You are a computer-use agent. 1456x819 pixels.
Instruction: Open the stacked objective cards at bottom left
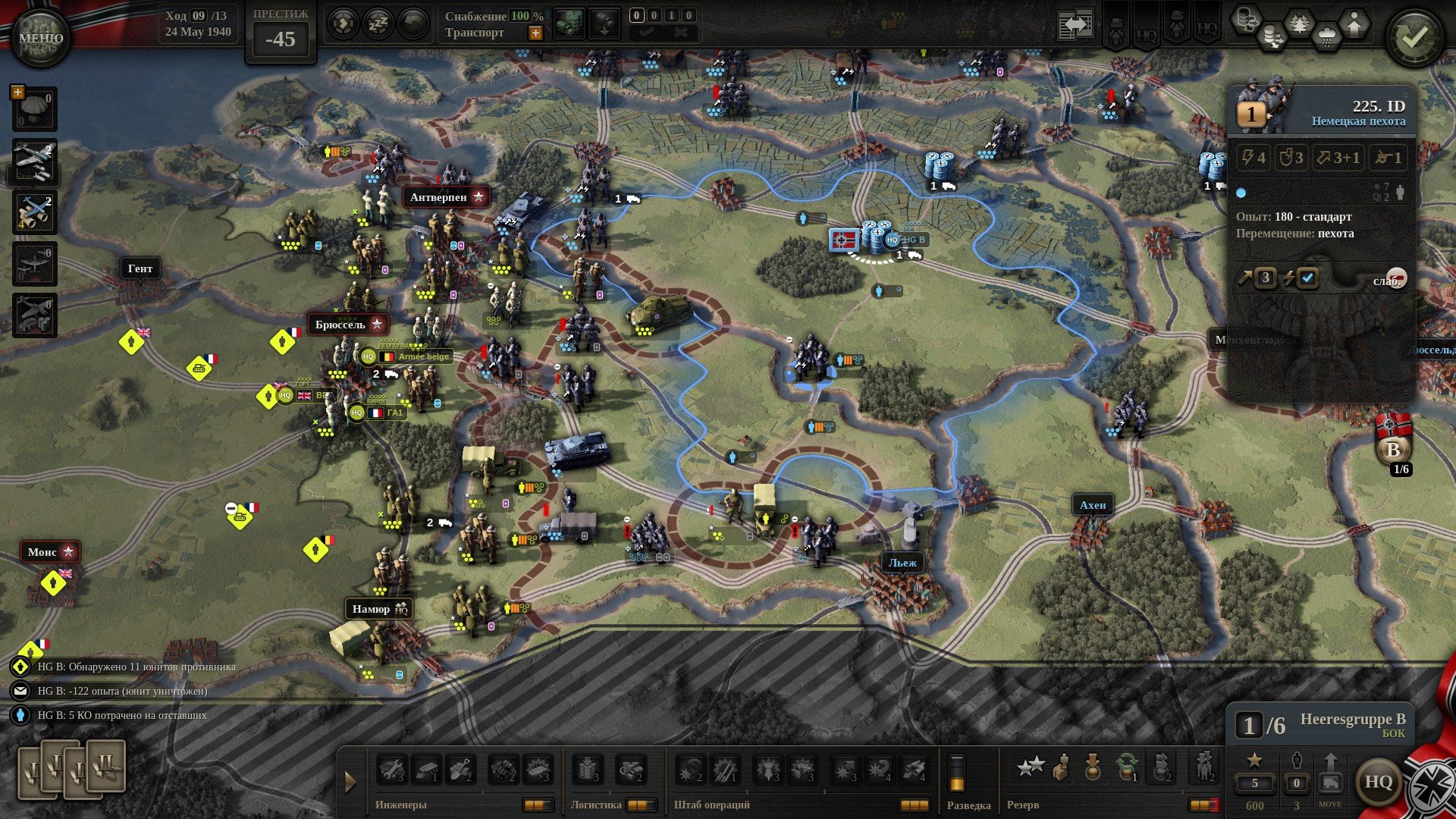[72, 770]
